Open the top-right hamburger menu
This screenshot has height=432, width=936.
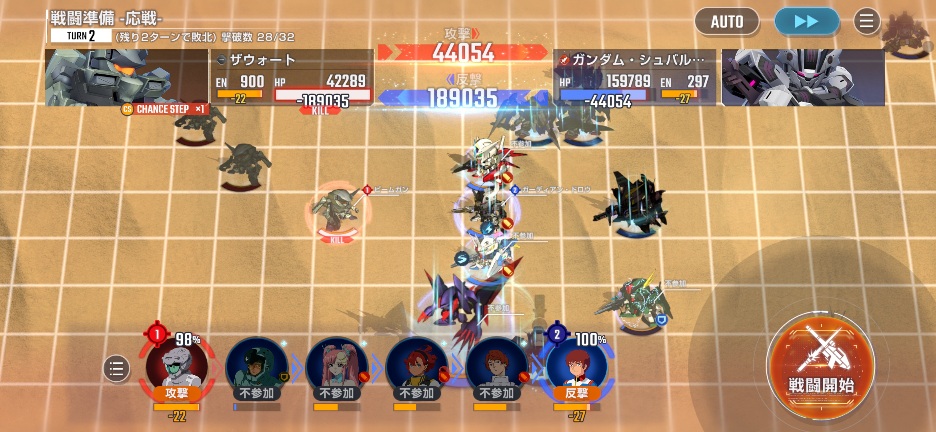point(866,21)
